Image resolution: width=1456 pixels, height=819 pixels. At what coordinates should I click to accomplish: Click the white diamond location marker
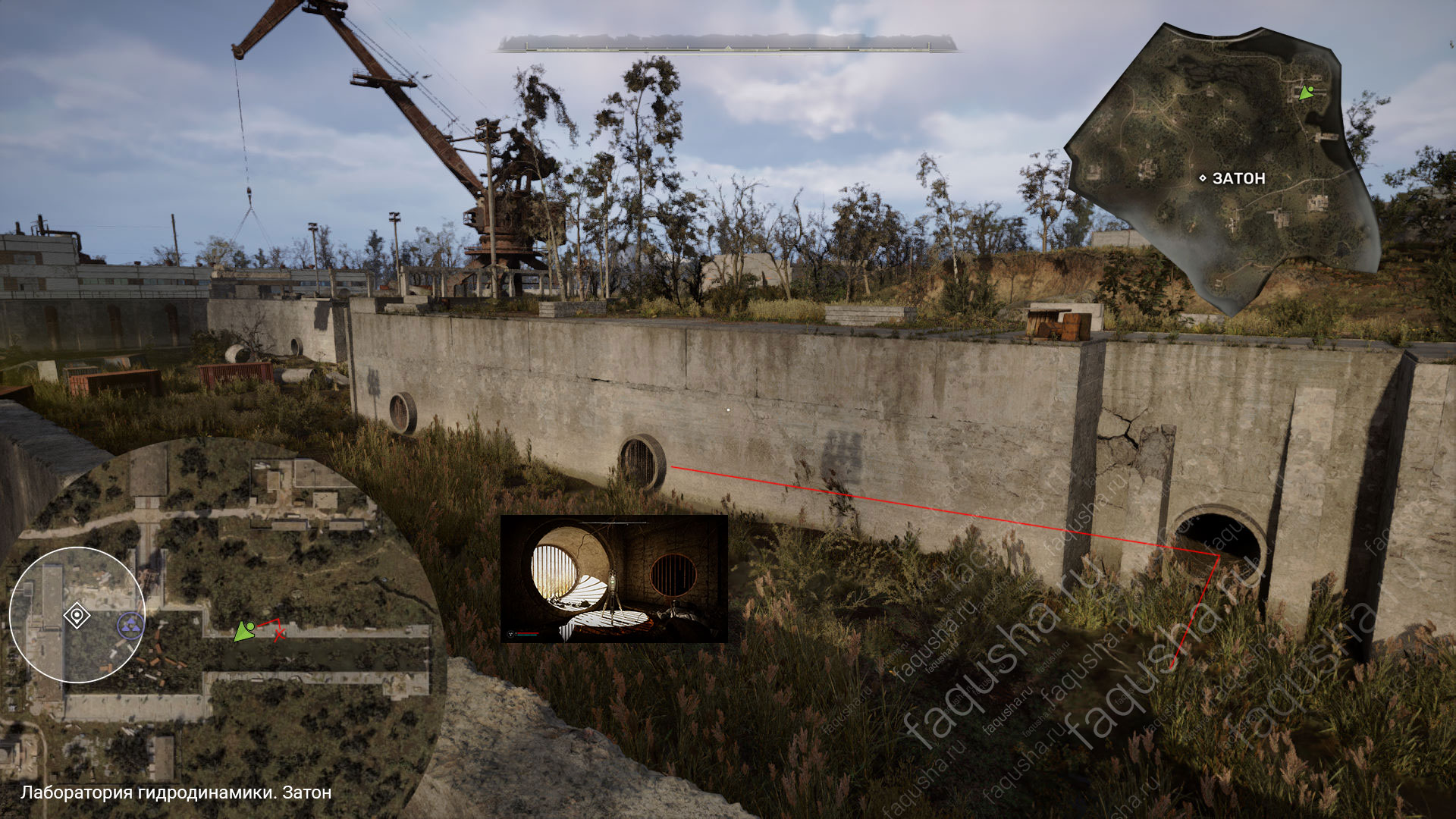pos(77,615)
